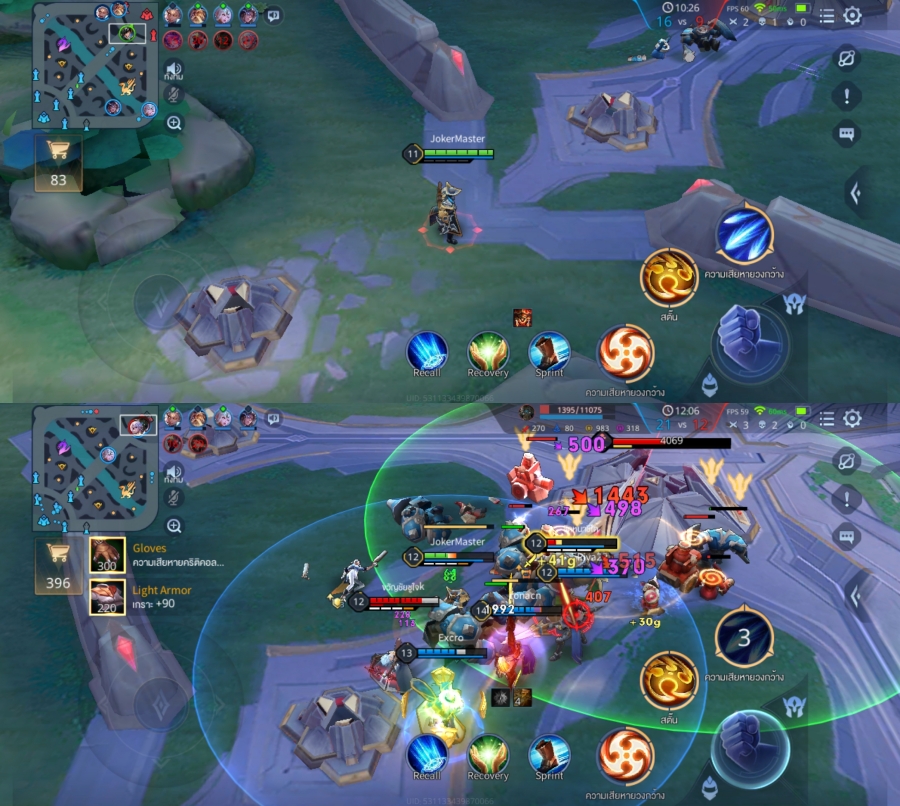Image resolution: width=900 pixels, height=806 pixels.
Task: Activate the blue streak skill that is ready
Action: tap(745, 233)
